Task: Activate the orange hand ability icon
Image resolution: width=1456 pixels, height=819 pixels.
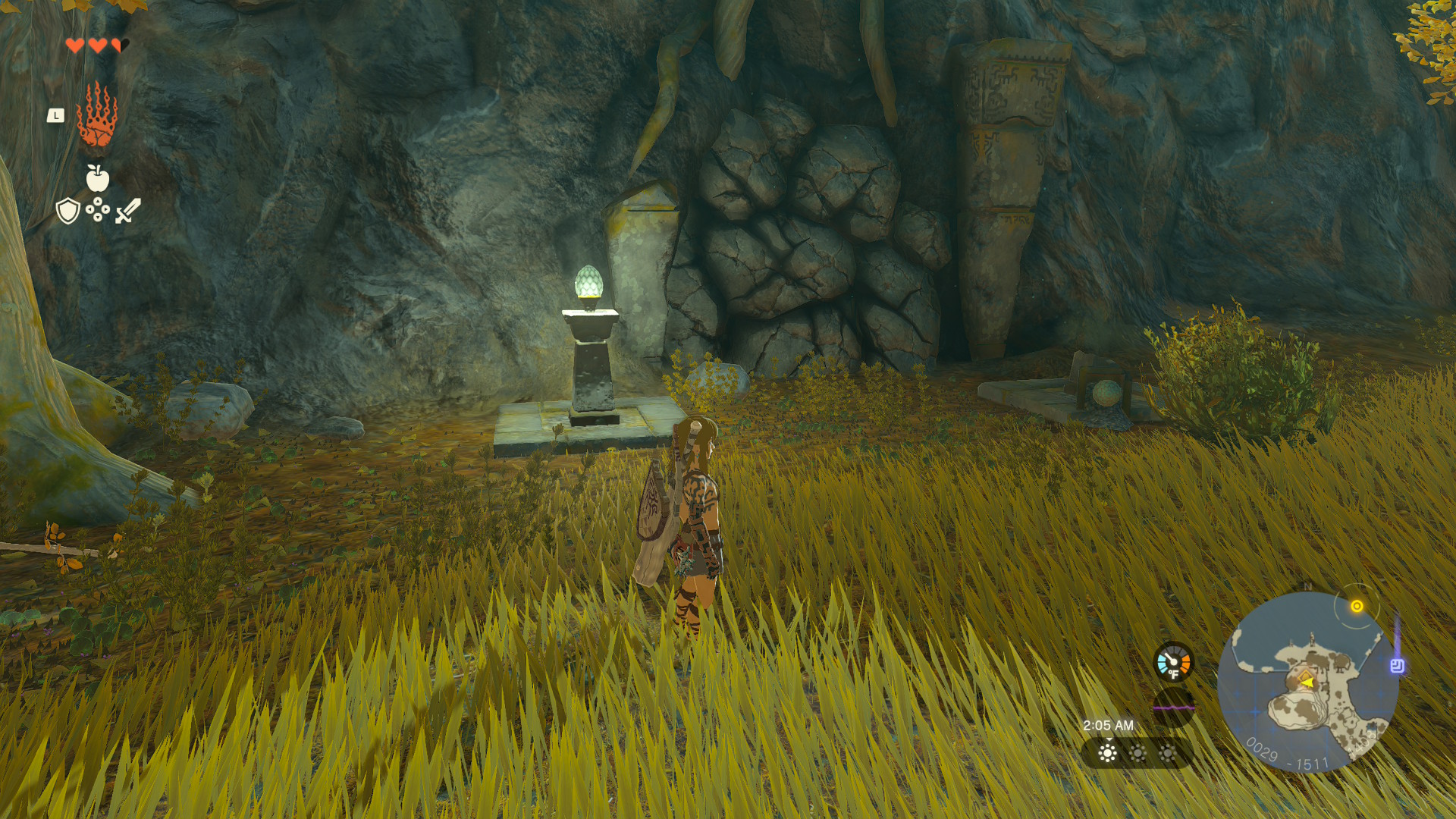Action: click(x=97, y=115)
